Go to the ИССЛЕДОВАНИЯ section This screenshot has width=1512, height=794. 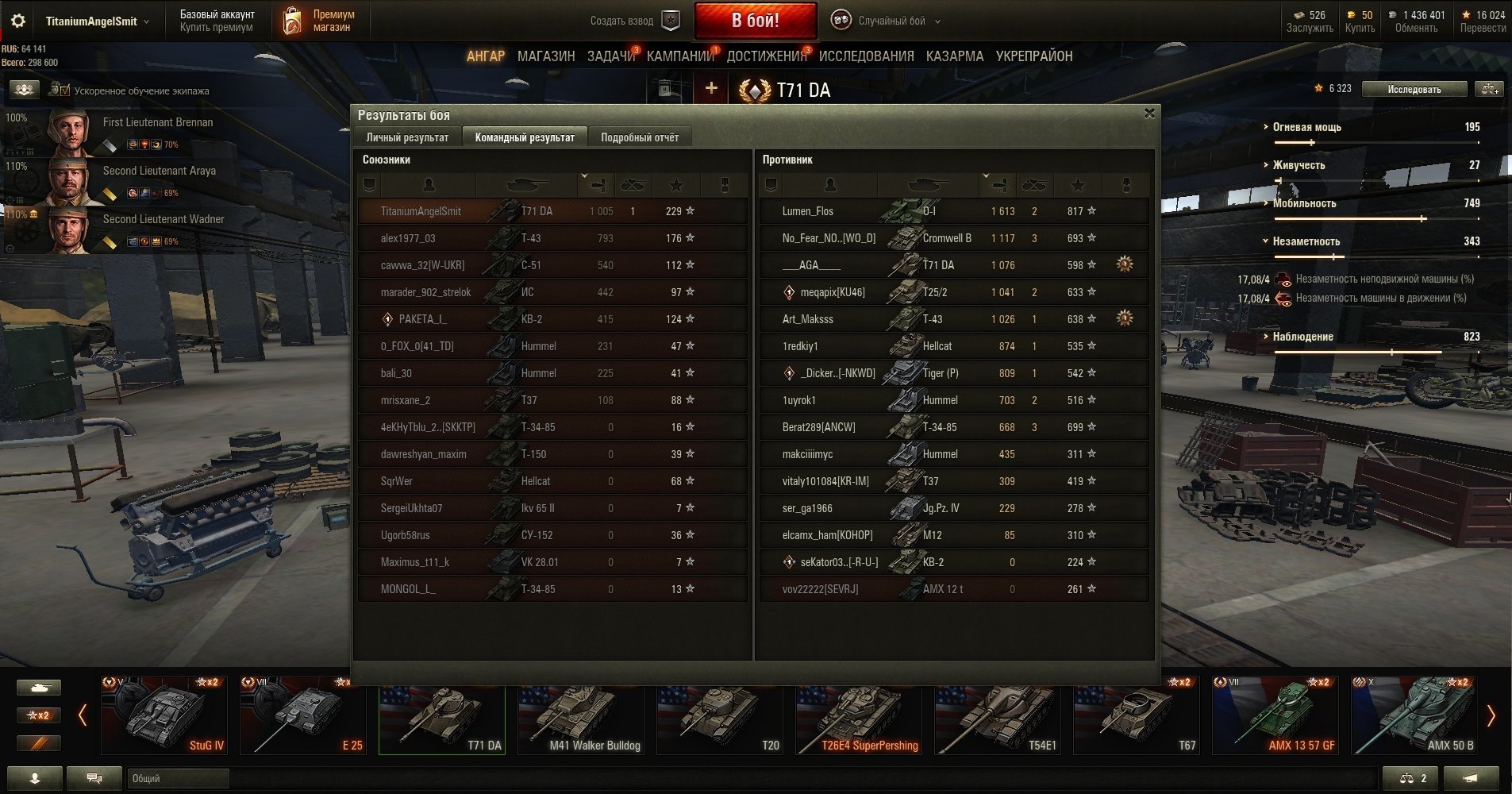(x=866, y=56)
